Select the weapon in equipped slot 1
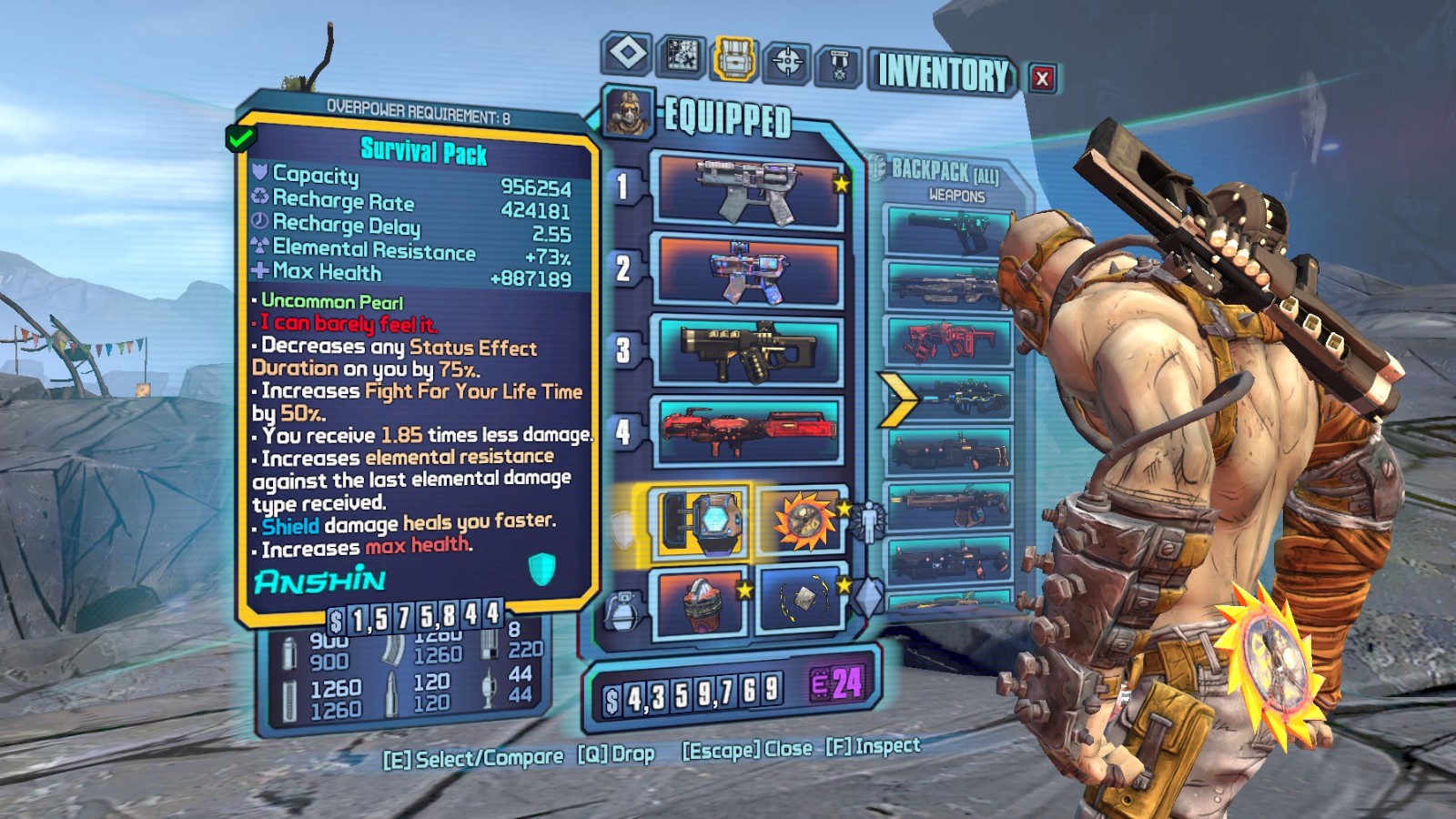Screen dimensions: 1456x819 coord(748,191)
